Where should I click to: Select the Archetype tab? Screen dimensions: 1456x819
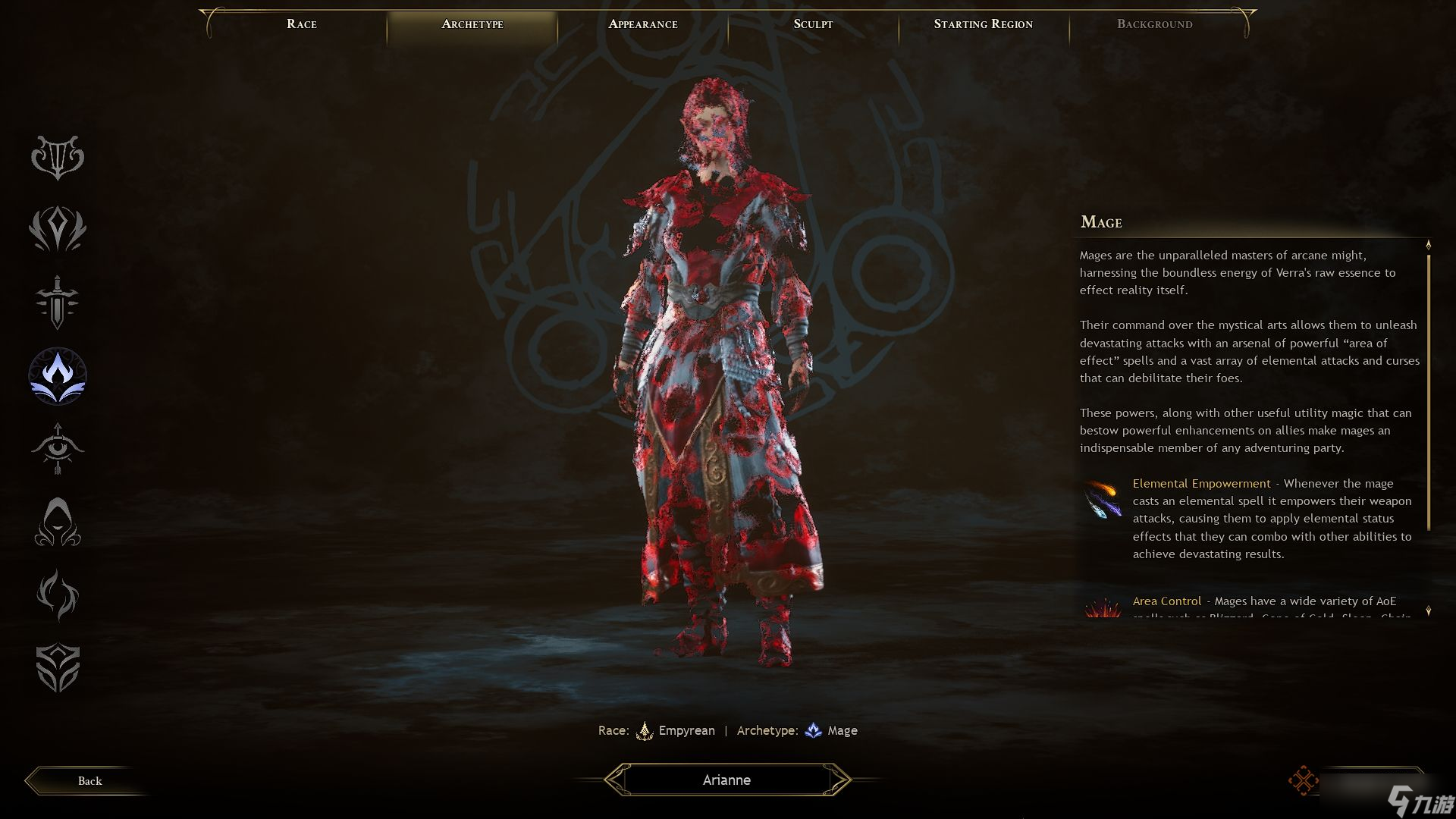pos(472,24)
